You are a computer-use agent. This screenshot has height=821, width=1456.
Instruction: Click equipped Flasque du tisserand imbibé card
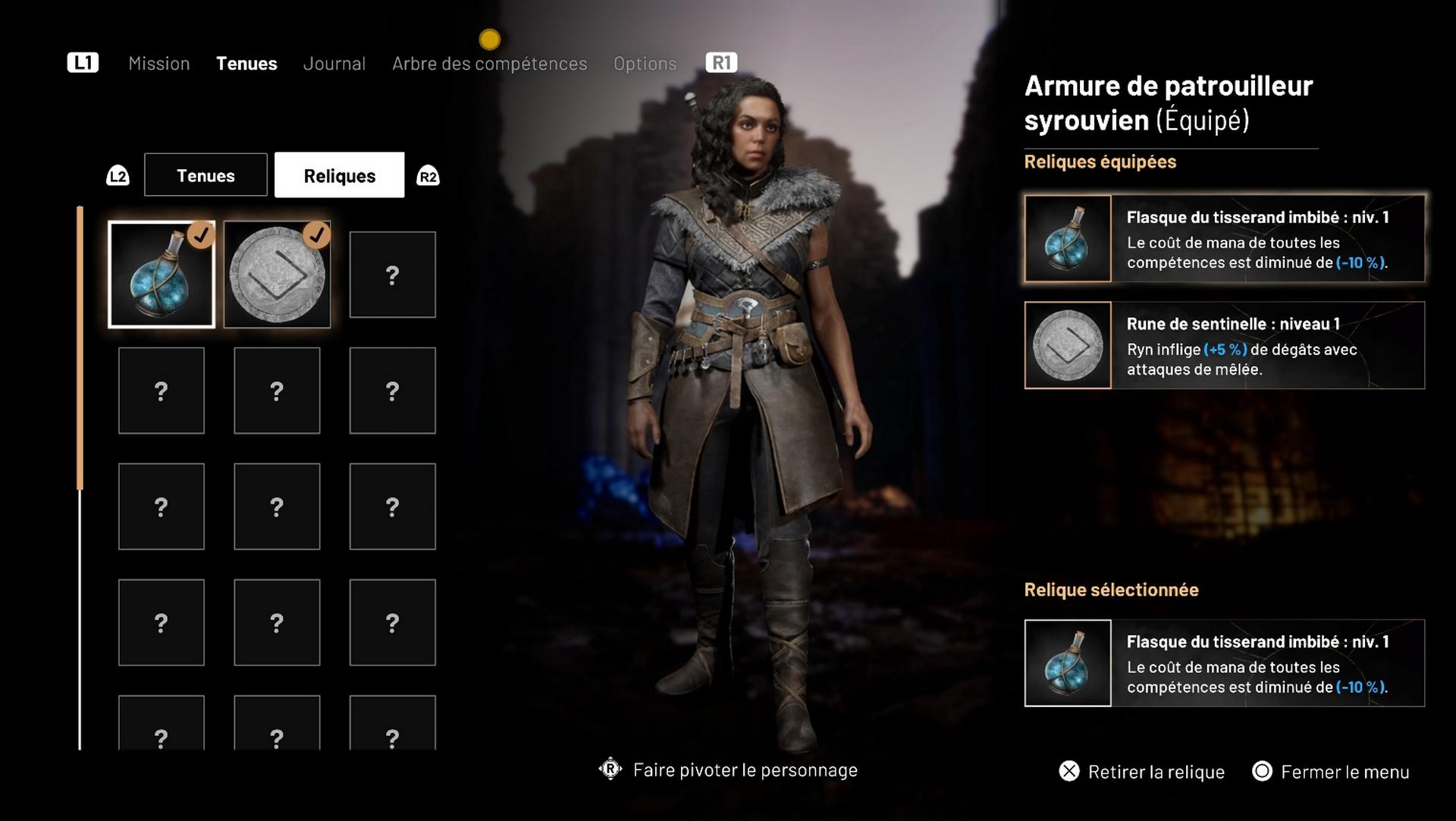click(x=1224, y=239)
